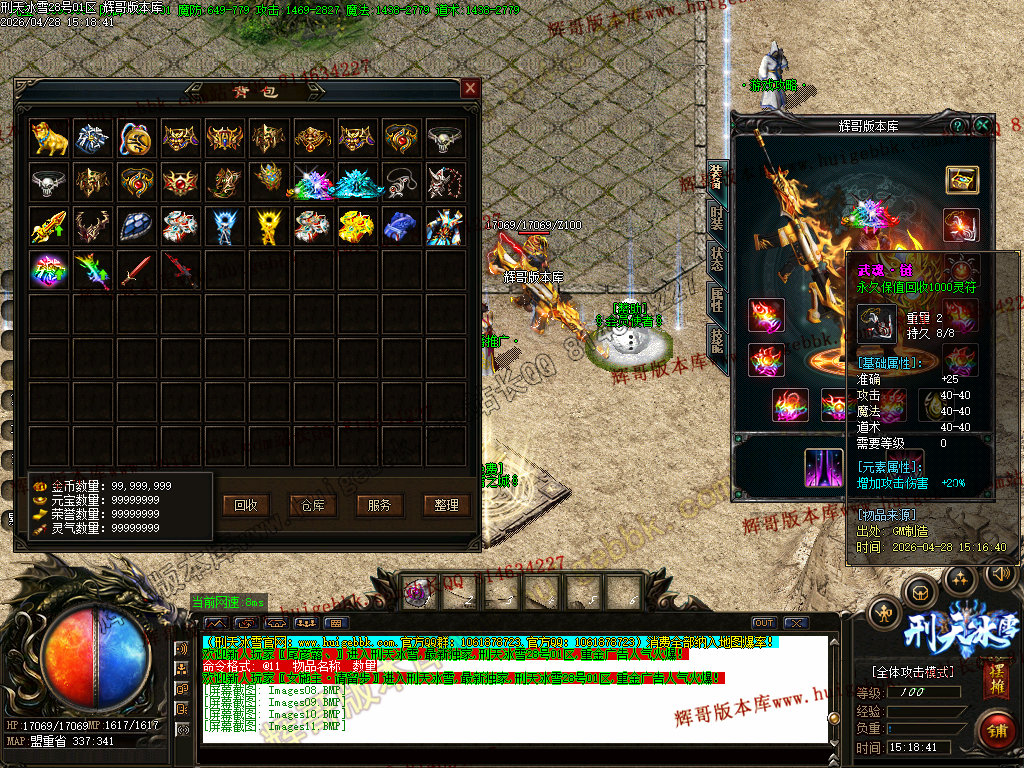Show the 属性 attributes tab
This screenshot has height=768, width=1024.
click(x=717, y=297)
